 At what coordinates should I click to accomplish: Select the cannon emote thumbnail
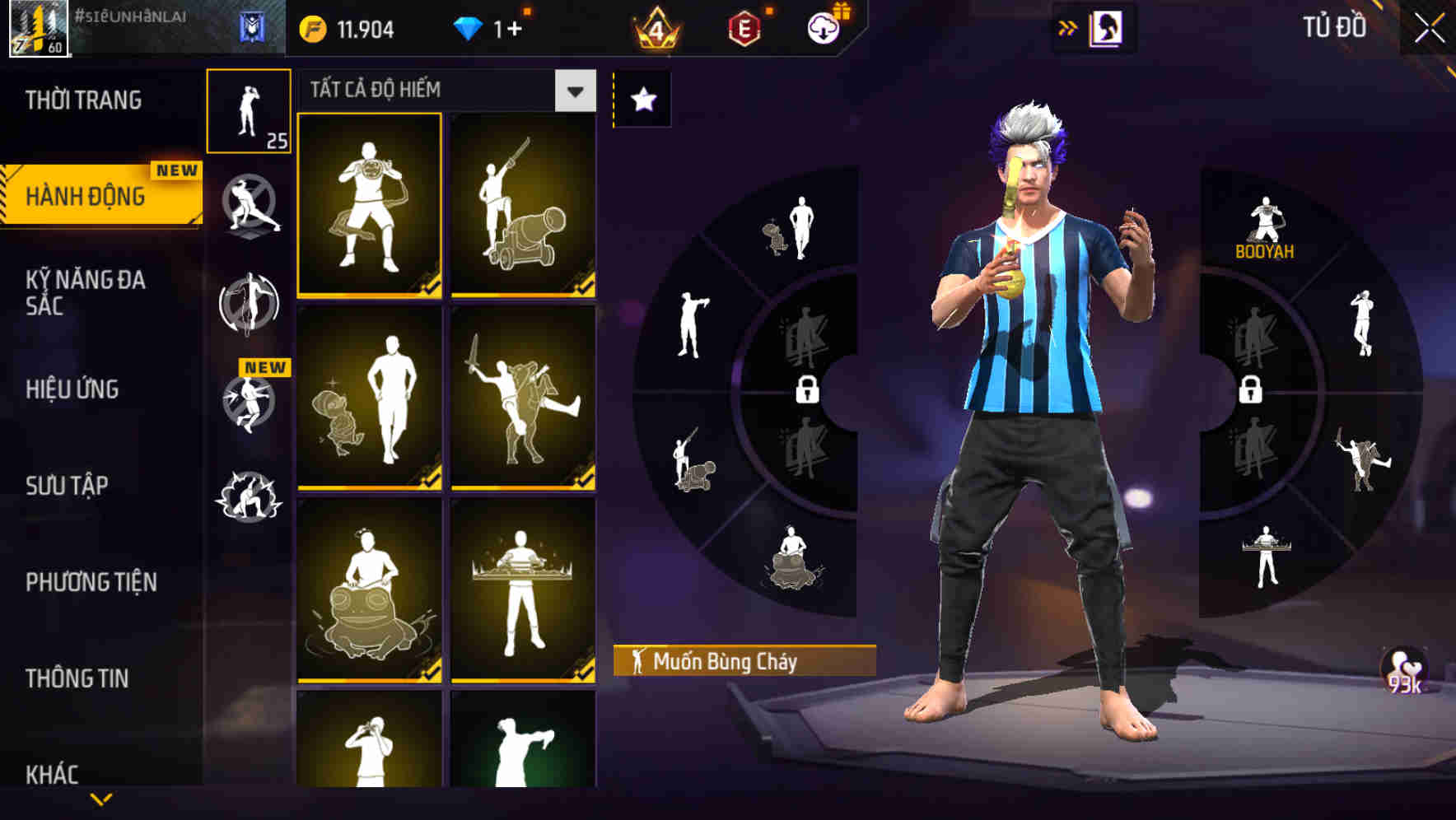pyautogui.click(x=523, y=204)
